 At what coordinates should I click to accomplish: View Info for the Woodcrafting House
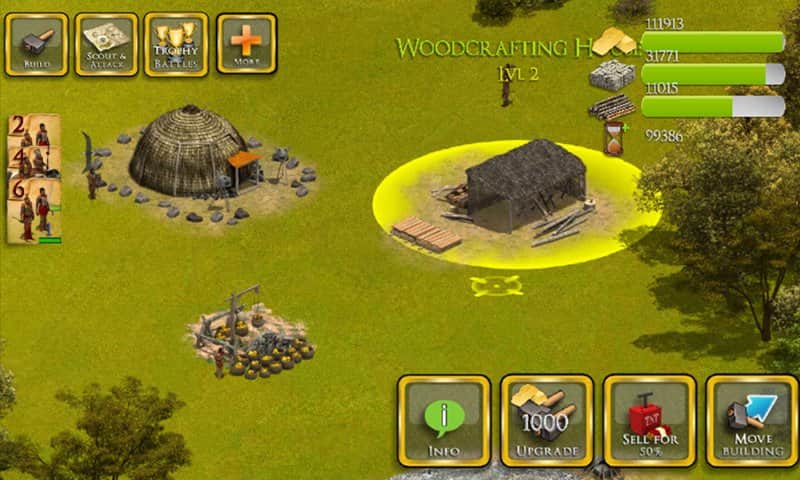pos(444,421)
